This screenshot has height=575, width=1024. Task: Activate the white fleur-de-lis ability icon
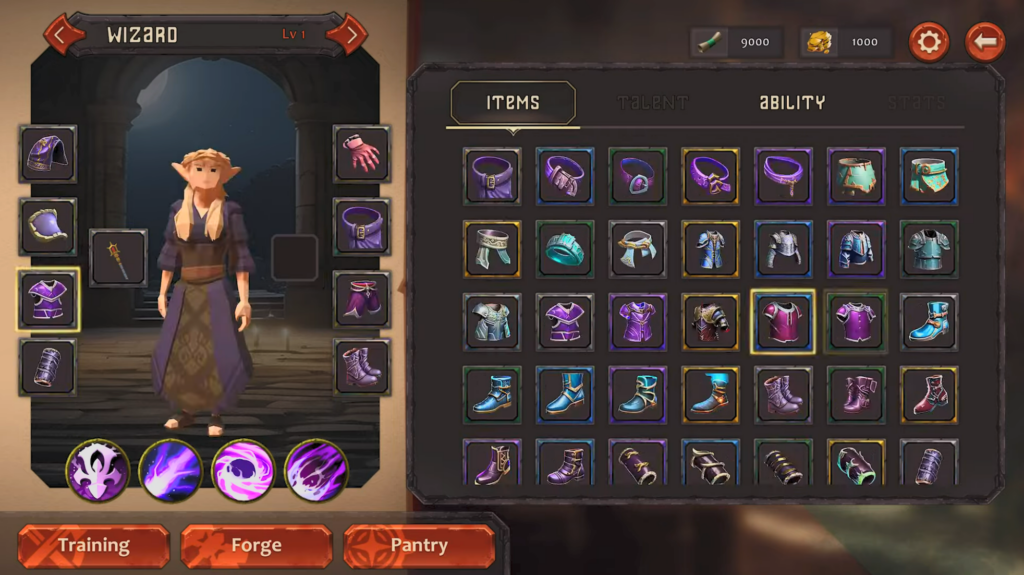point(98,470)
